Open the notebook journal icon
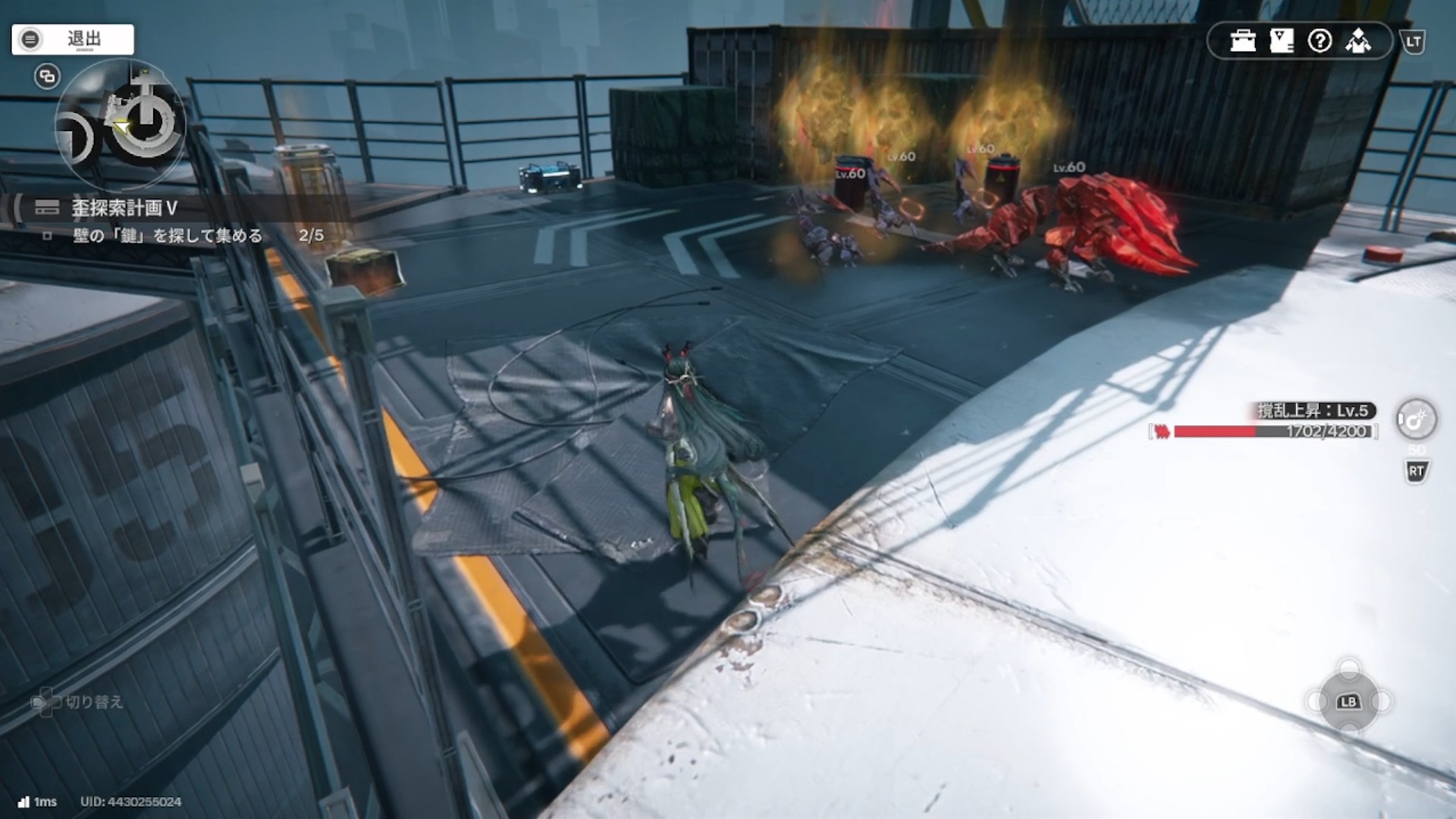Viewport: 1456px width, 819px height. click(1282, 41)
